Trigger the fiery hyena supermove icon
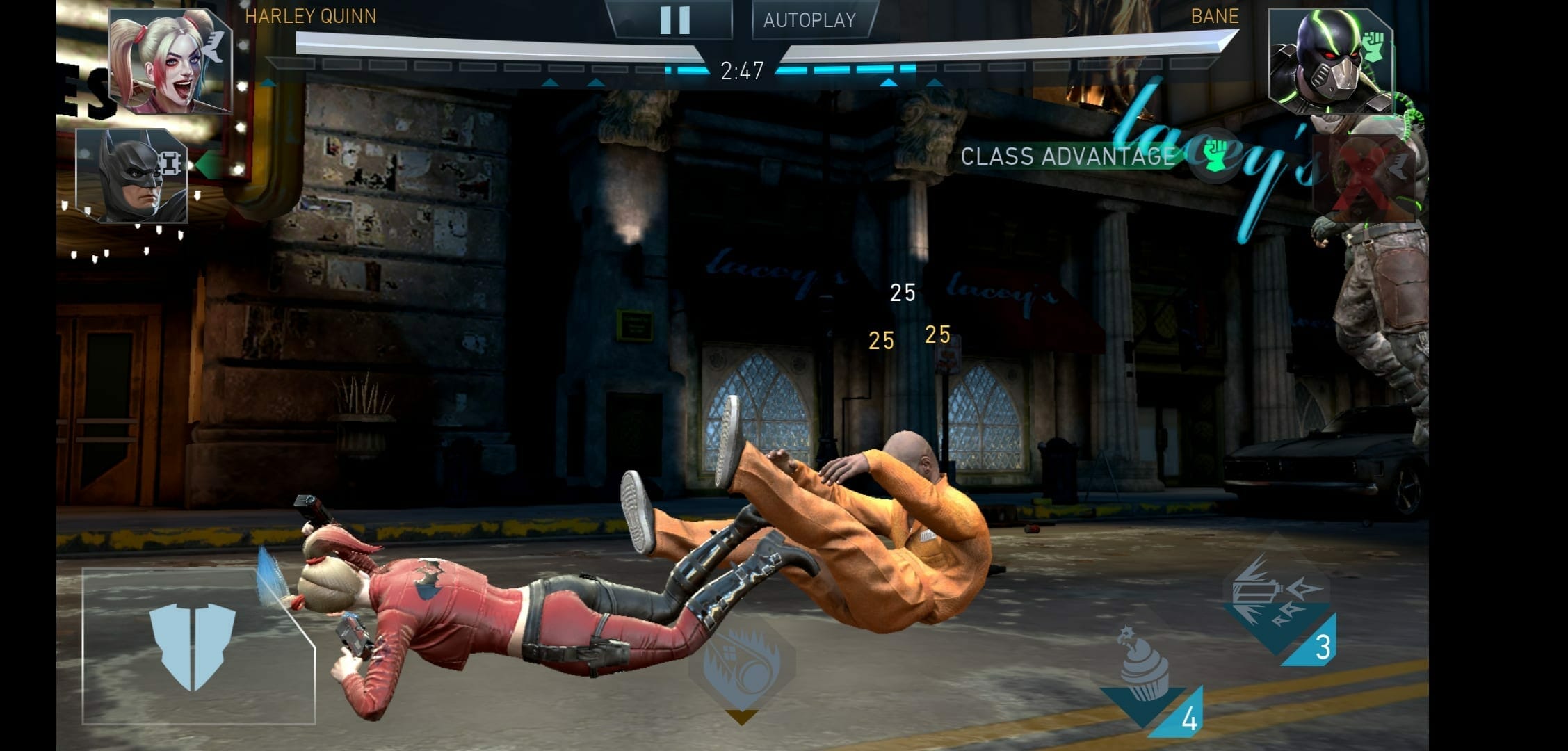The width and height of the screenshot is (1568, 751). (x=741, y=665)
